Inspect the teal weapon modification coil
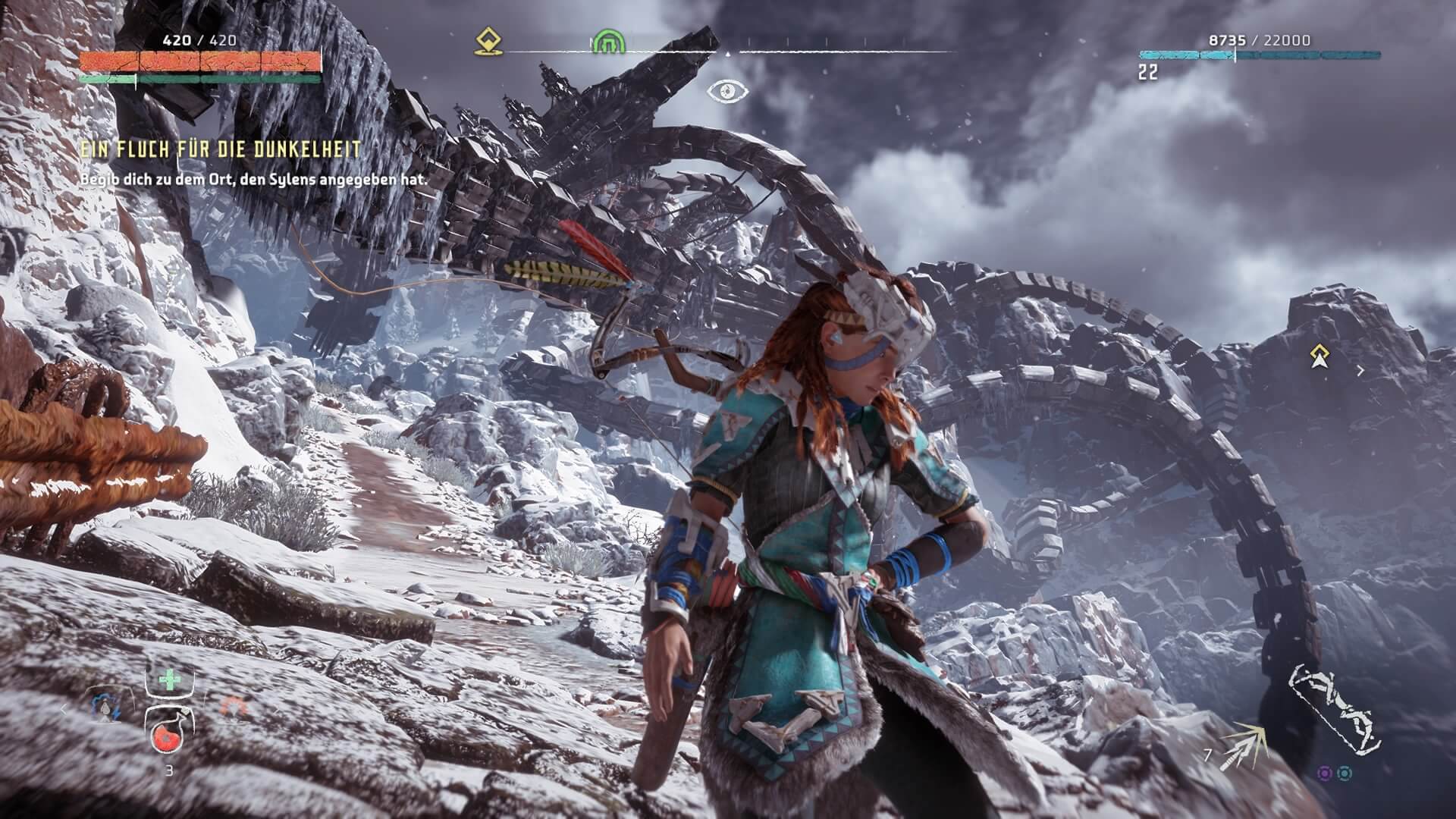The width and height of the screenshot is (1456, 819). pyautogui.click(x=1345, y=773)
